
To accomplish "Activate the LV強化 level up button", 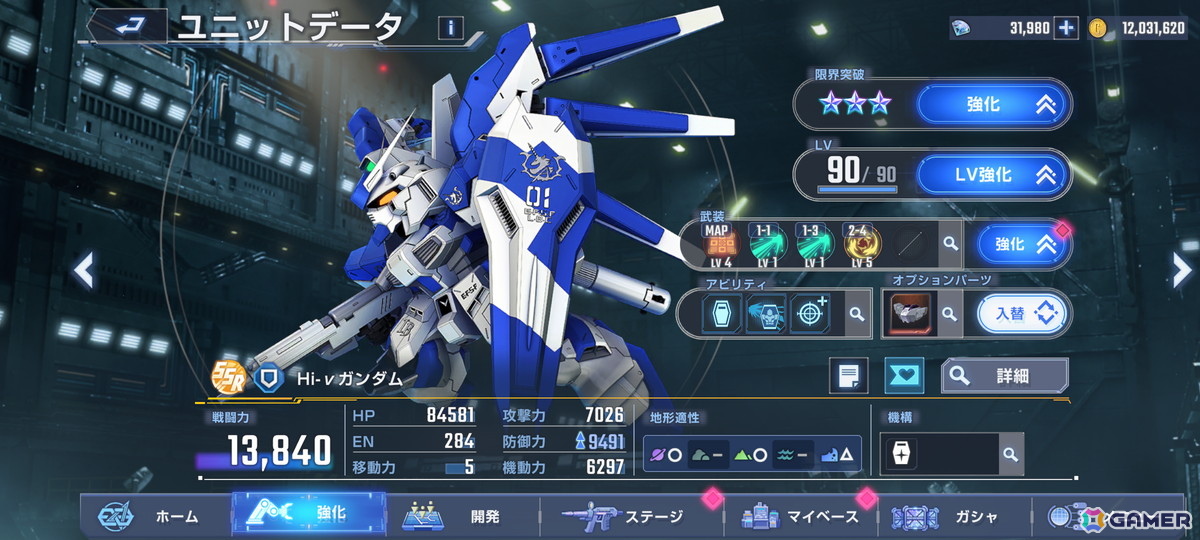I will click(992, 175).
